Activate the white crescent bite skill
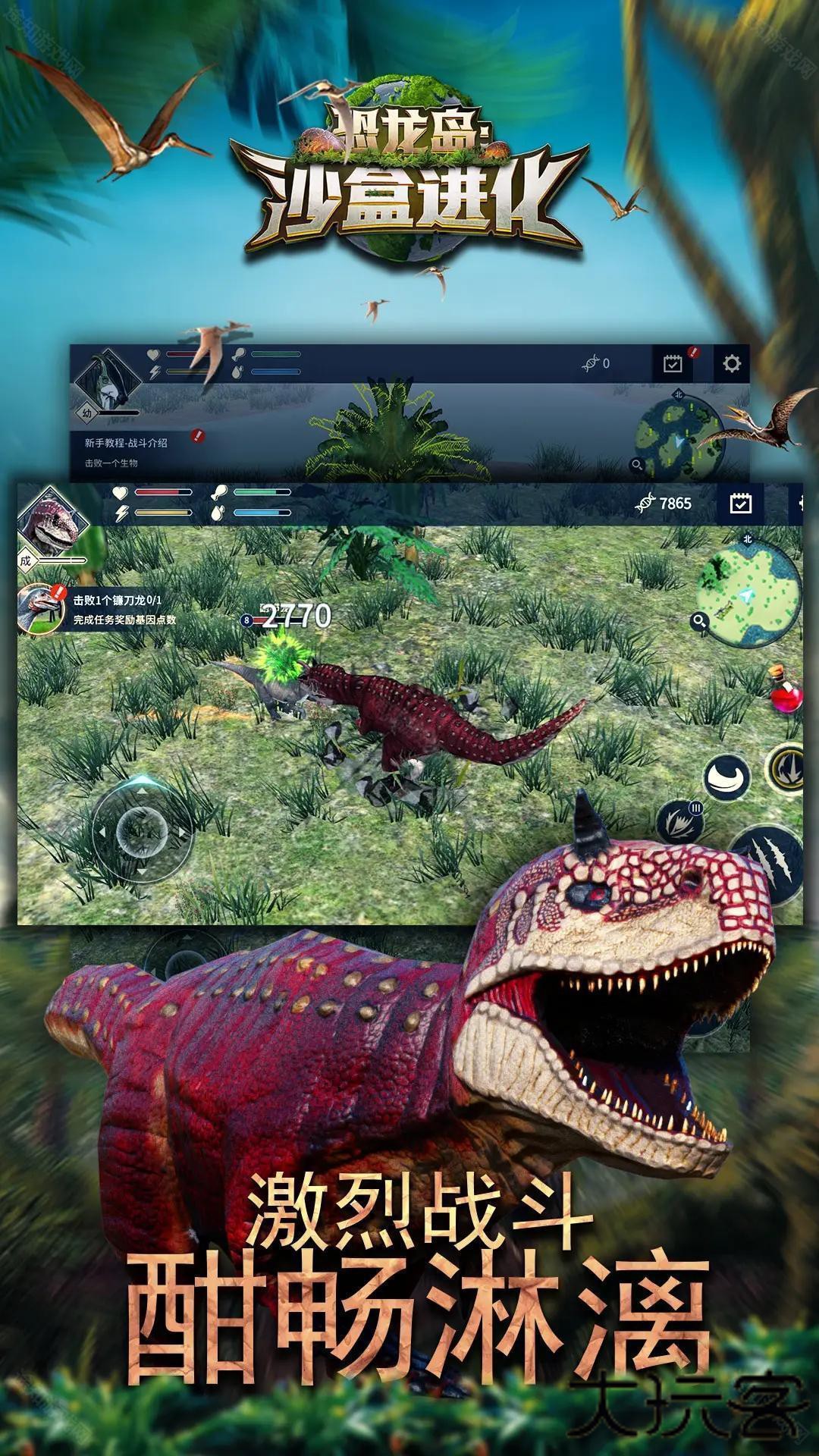The height and width of the screenshot is (1456, 819). [x=726, y=777]
